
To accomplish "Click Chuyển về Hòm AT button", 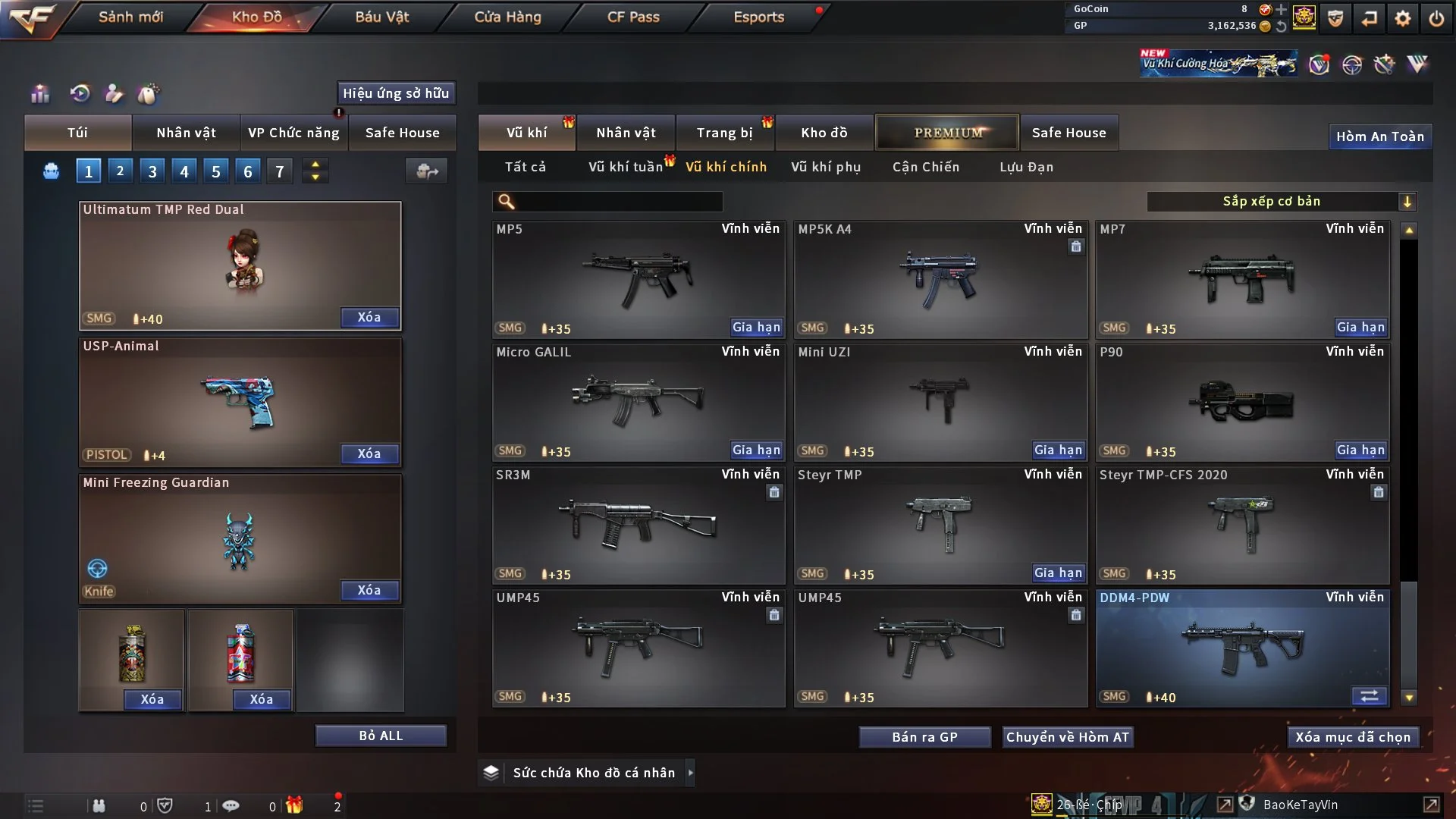I will 1067,737.
